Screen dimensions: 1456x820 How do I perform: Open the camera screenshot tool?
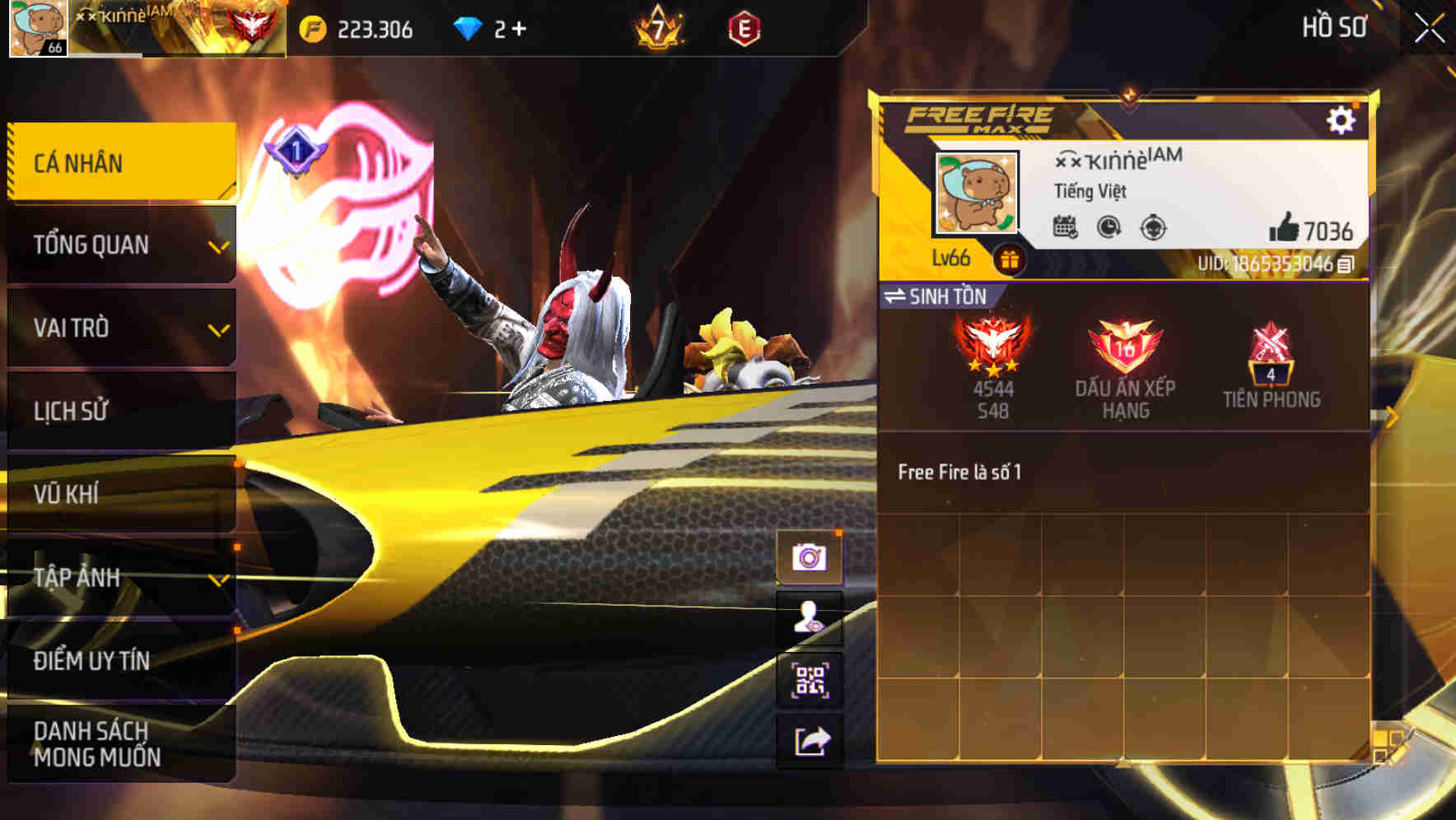(x=811, y=557)
